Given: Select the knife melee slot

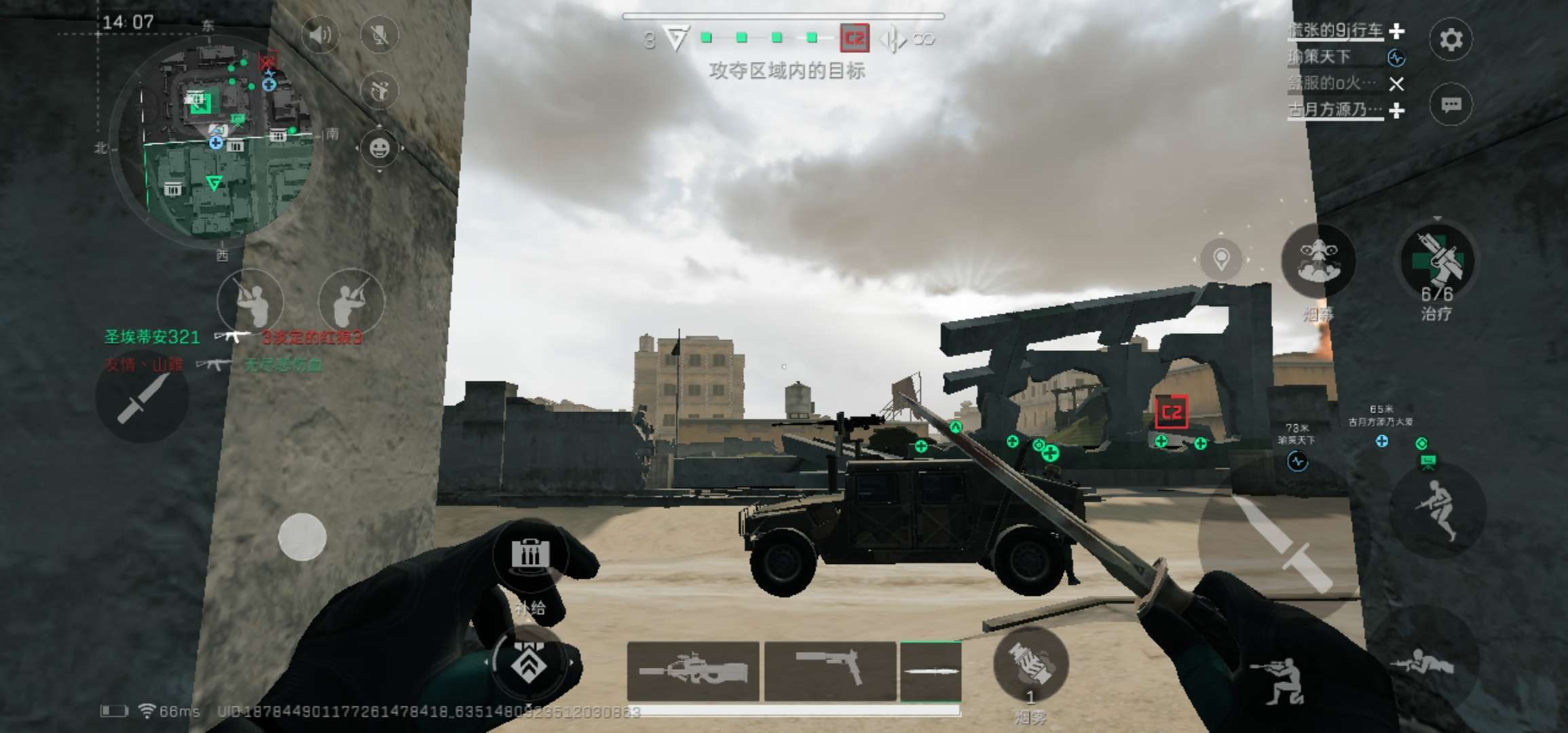Looking at the screenshot, I should (x=930, y=671).
